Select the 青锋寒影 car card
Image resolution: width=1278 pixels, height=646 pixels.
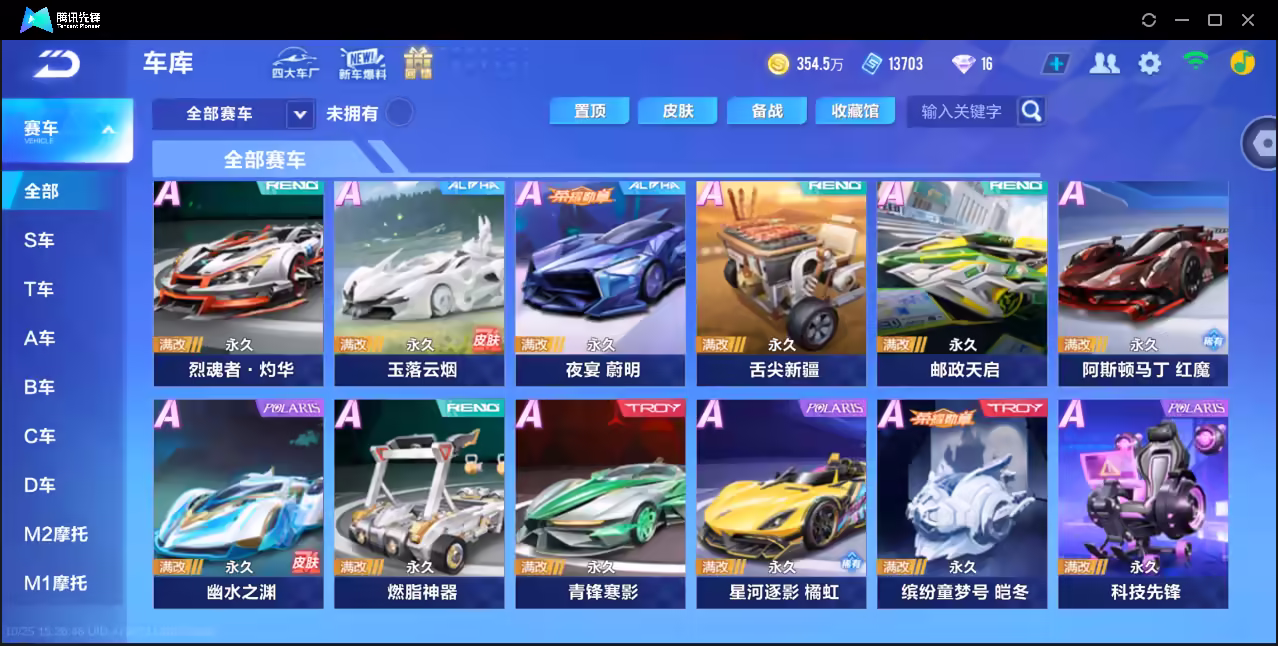[x=600, y=504]
